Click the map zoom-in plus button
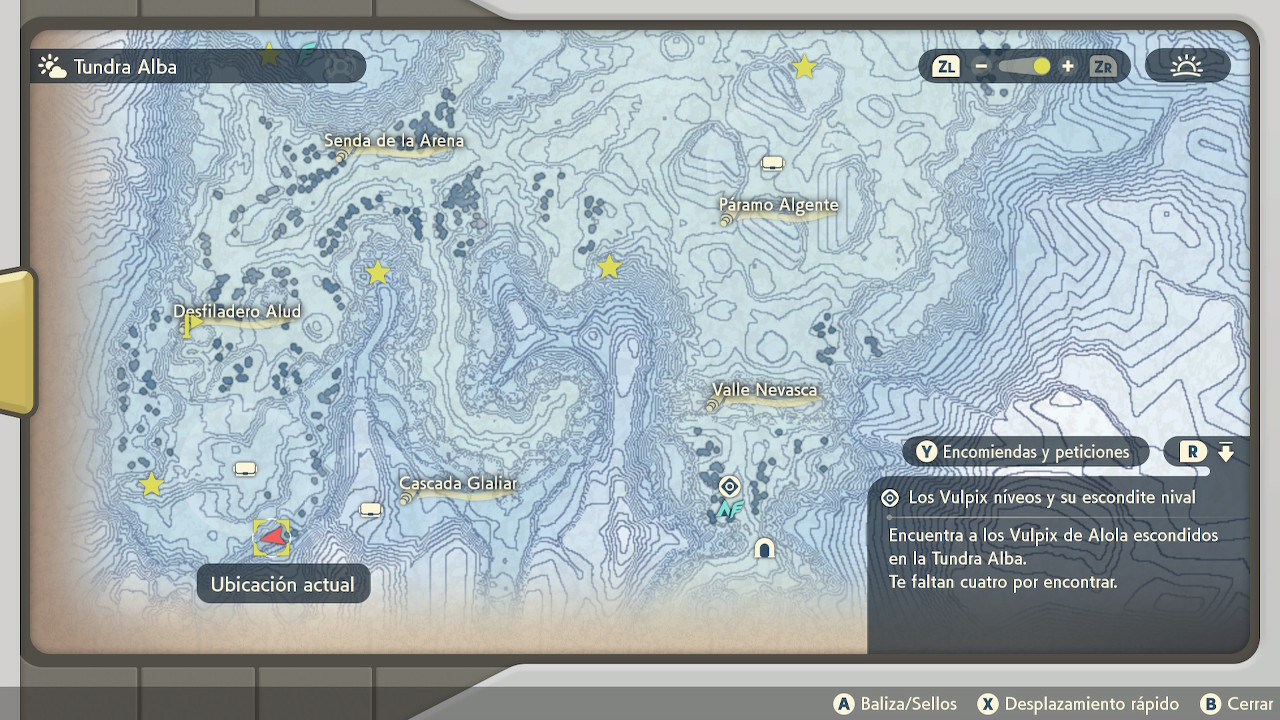This screenshot has width=1280, height=720. pos(1068,67)
